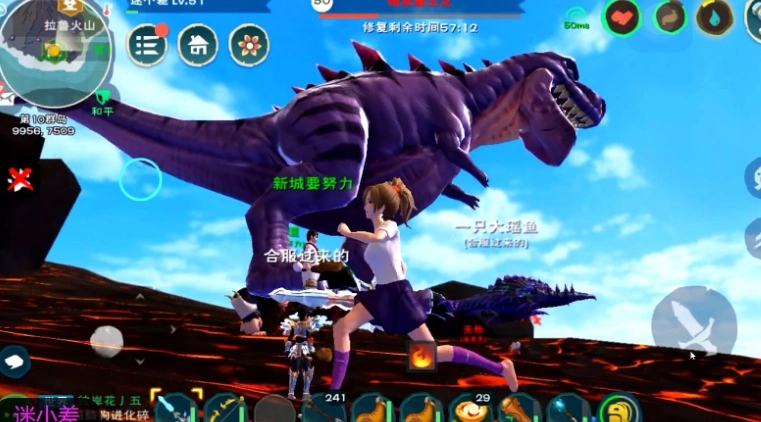Tap the stomach hunger status icon
The width and height of the screenshot is (761, 422).
tap(671, 17)
